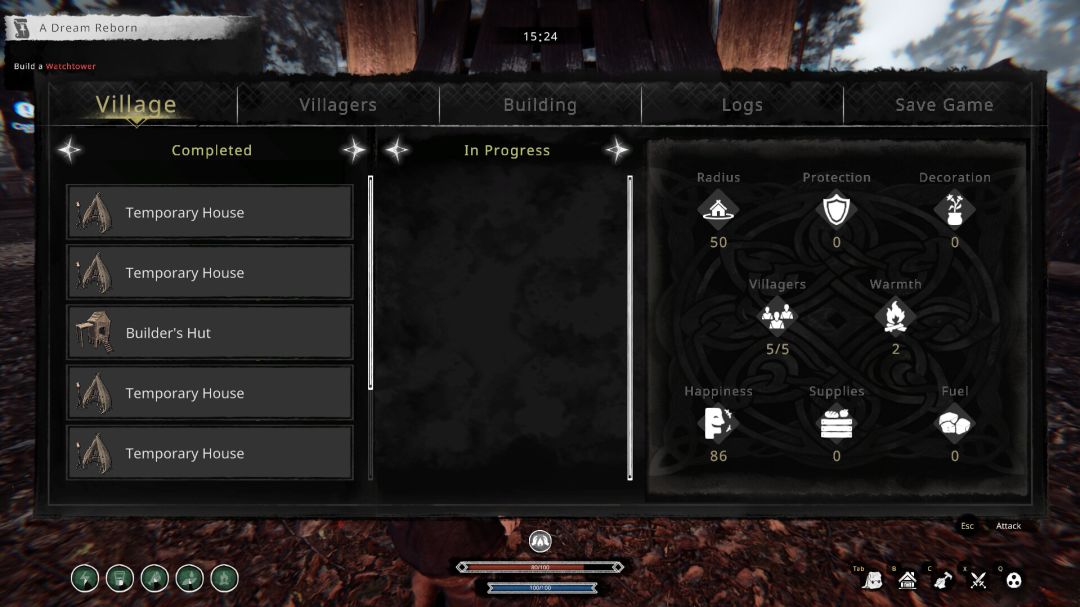This screenshot has height=607, width=1080.
Task: Click the hammer crafting icon
Action: coord(943,580)
